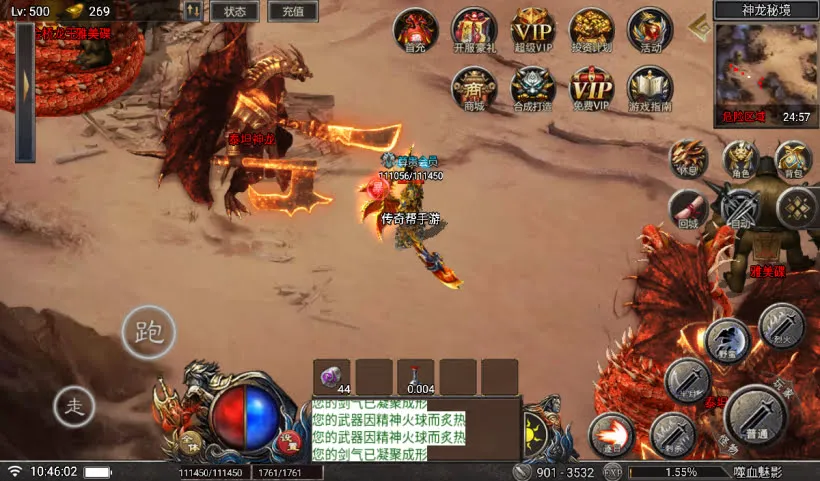Screen dimensions: 820x481
Task: Open the 开服豪礼 server launch gifts
Action: coord(474,29)
